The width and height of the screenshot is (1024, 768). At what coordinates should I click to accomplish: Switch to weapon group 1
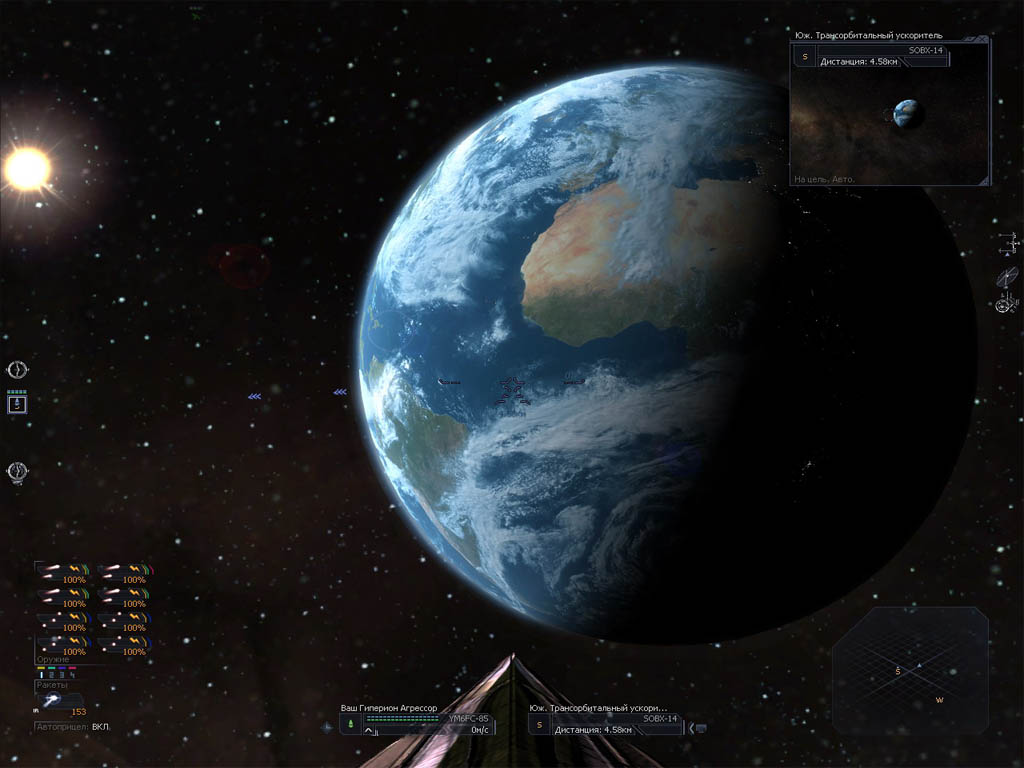click(41, 675)
